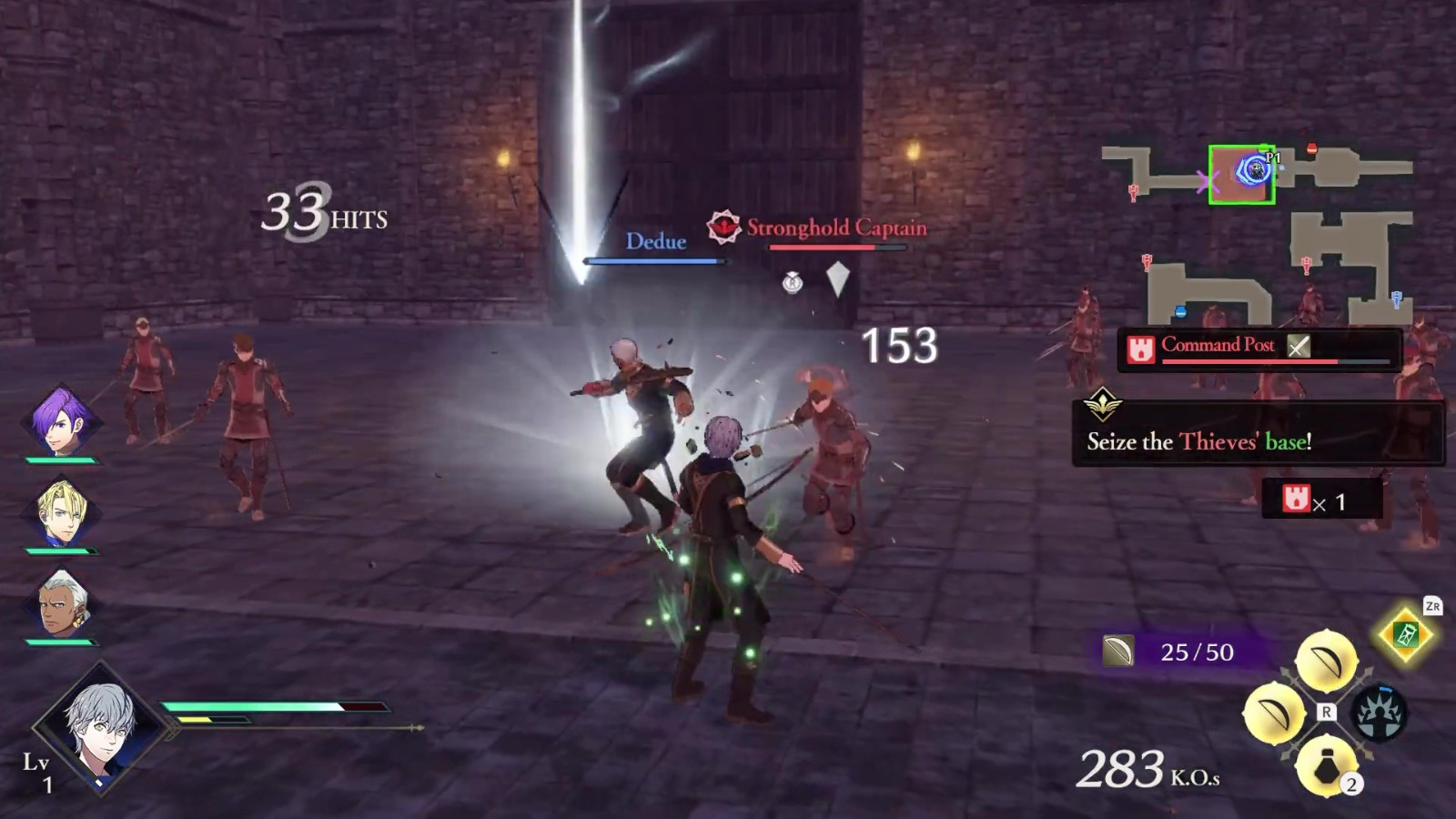Click the active silver-haired character portrait
Image resolution: width=1456 pixels, height=819 pixels.
(101, 725)
